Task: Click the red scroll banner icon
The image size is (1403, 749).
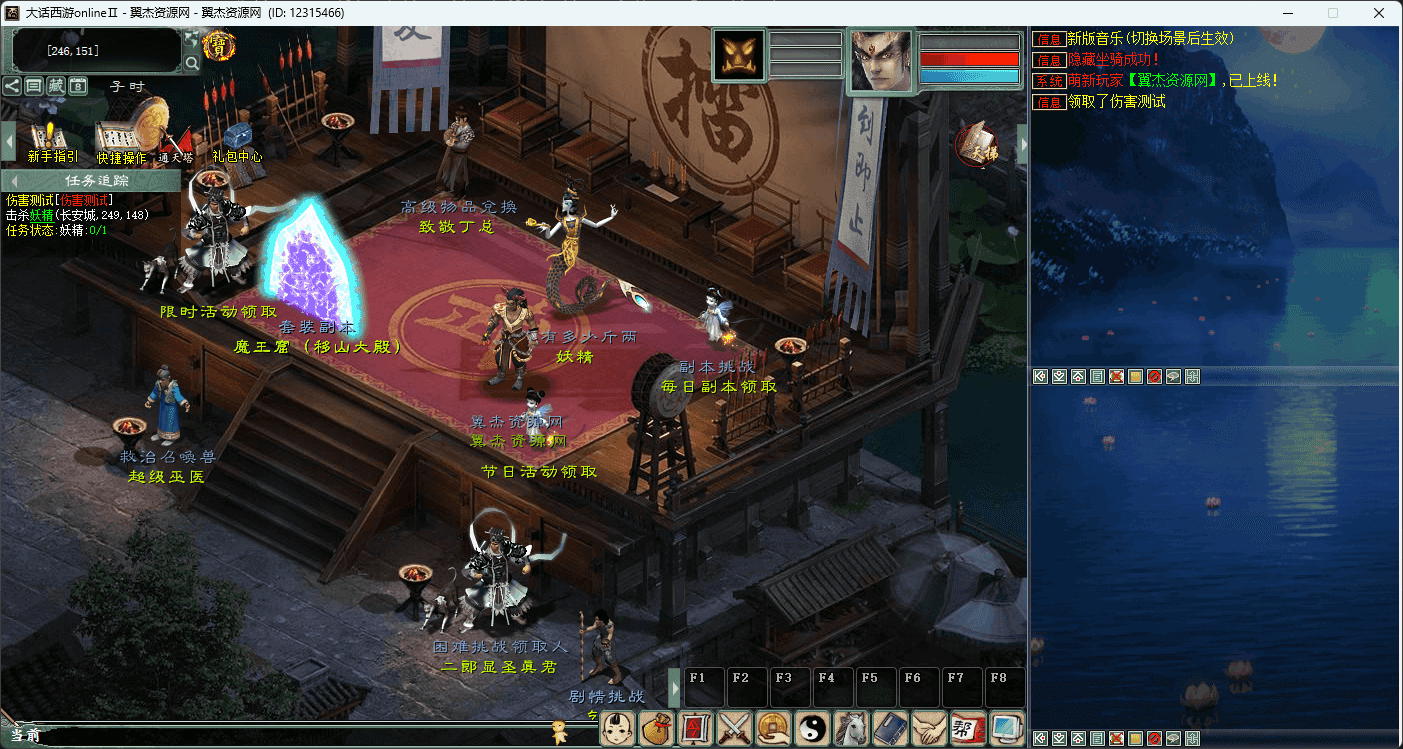Action: click(x=696, y=727)
